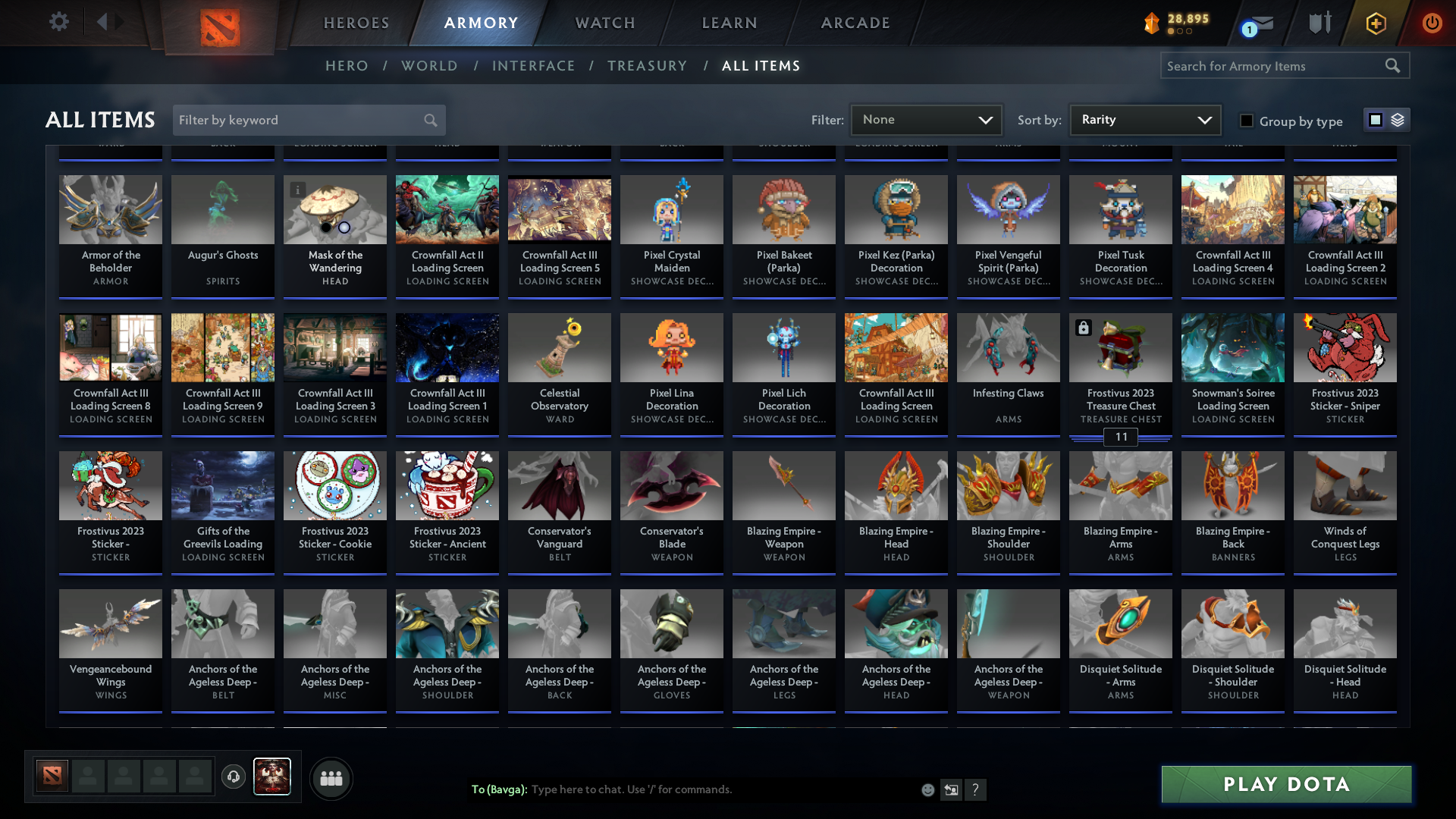Viewport: 1456px width, 819px height.
Task: Click the power button to exit
Action: (1432, 23)
